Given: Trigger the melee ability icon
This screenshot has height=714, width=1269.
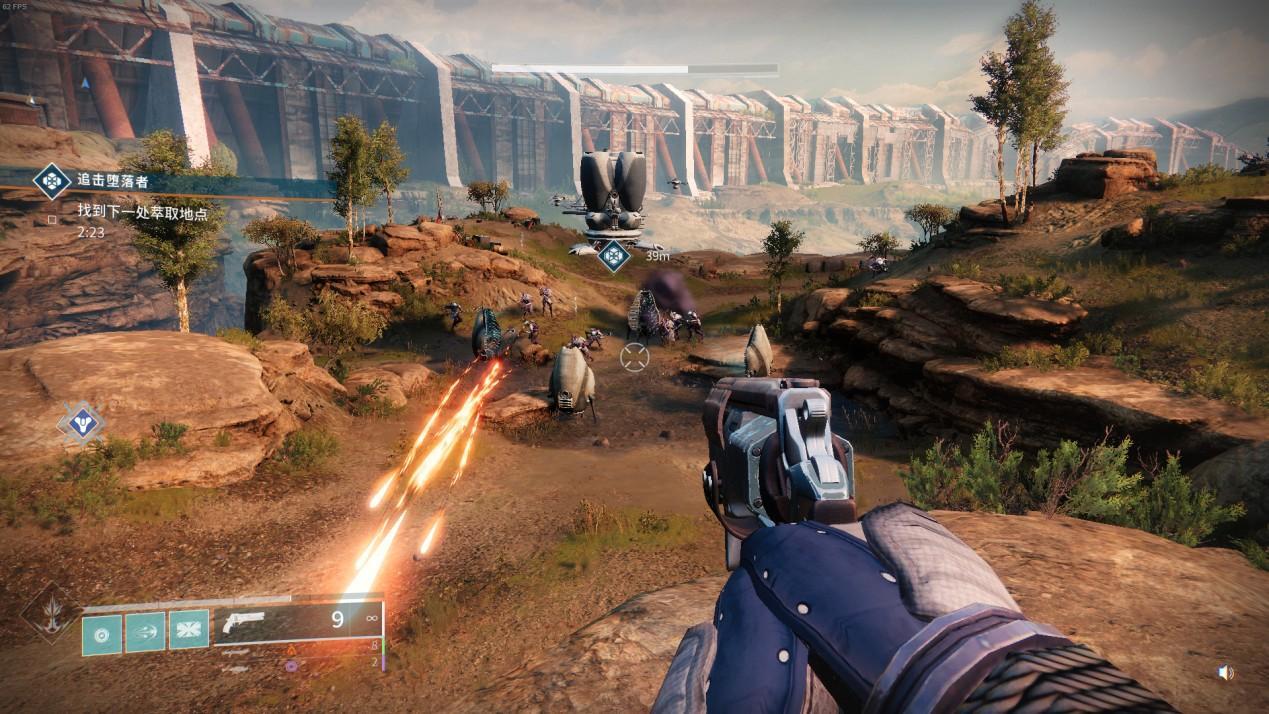Looking at the screenshot, I should (145, 632).
